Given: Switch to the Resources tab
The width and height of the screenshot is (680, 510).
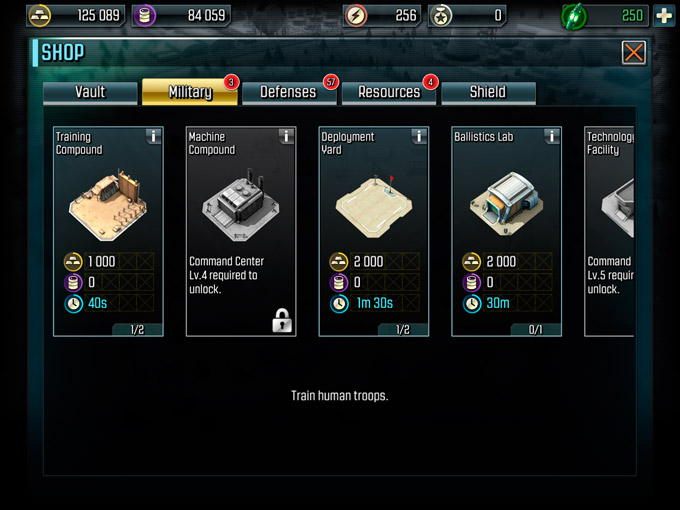Looking at the screenshot, I should pos(389,92).
